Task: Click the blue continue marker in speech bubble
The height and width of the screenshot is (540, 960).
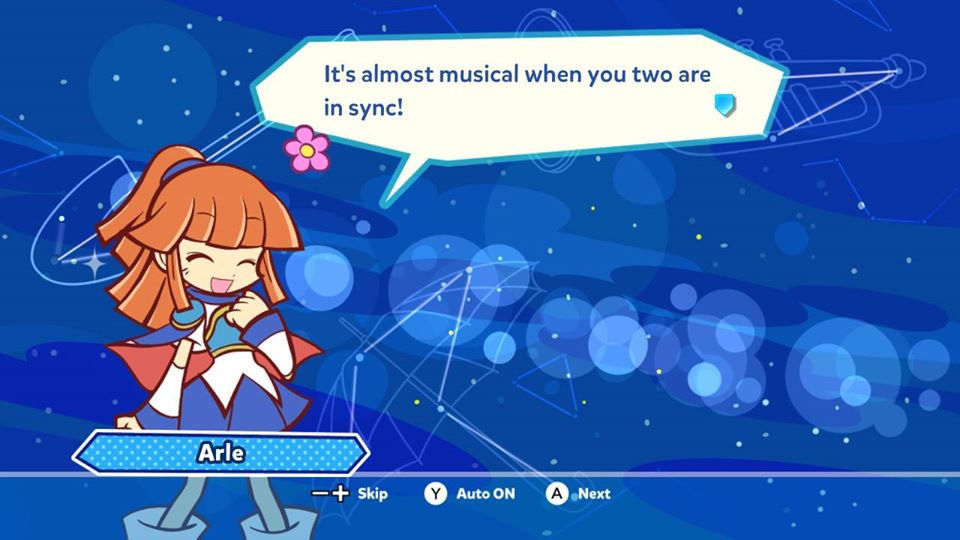Action: coord(726,104)
